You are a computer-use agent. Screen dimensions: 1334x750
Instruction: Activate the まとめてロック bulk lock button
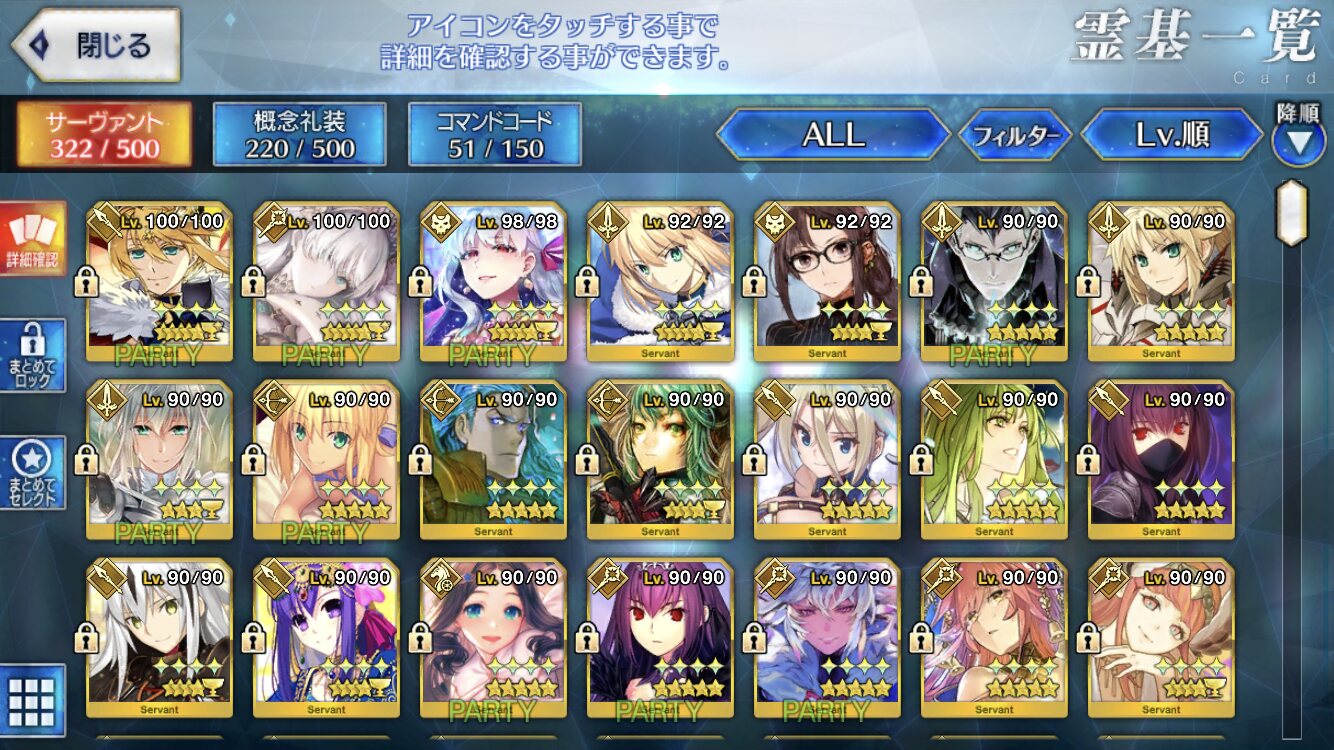point(33,355)
